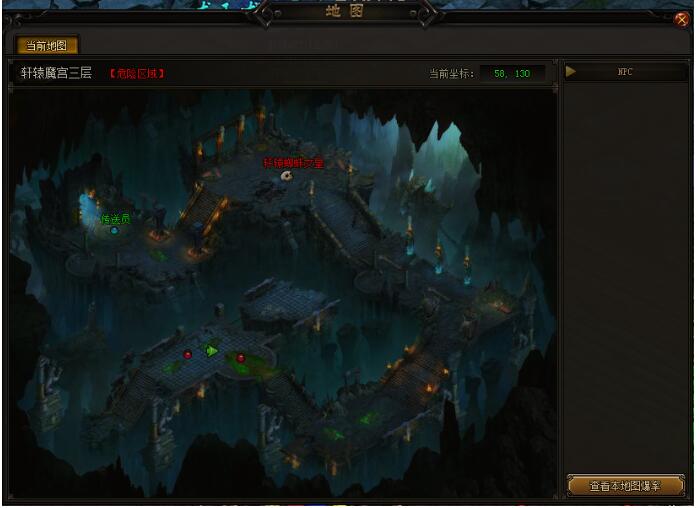Expand the NPC list panel
The image size is (700, 508).
[x=571, y=72]
